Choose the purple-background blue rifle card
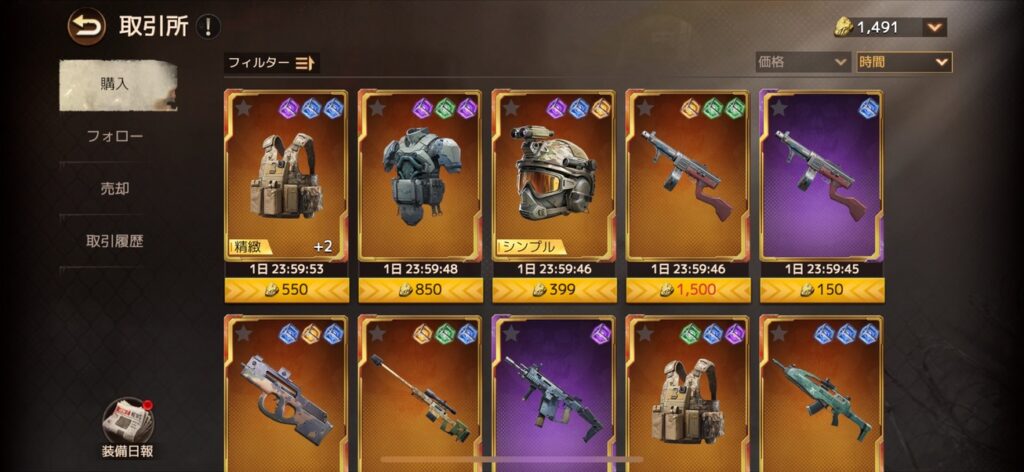Screen dimensions: 1024x472 [x=555, y=395]
